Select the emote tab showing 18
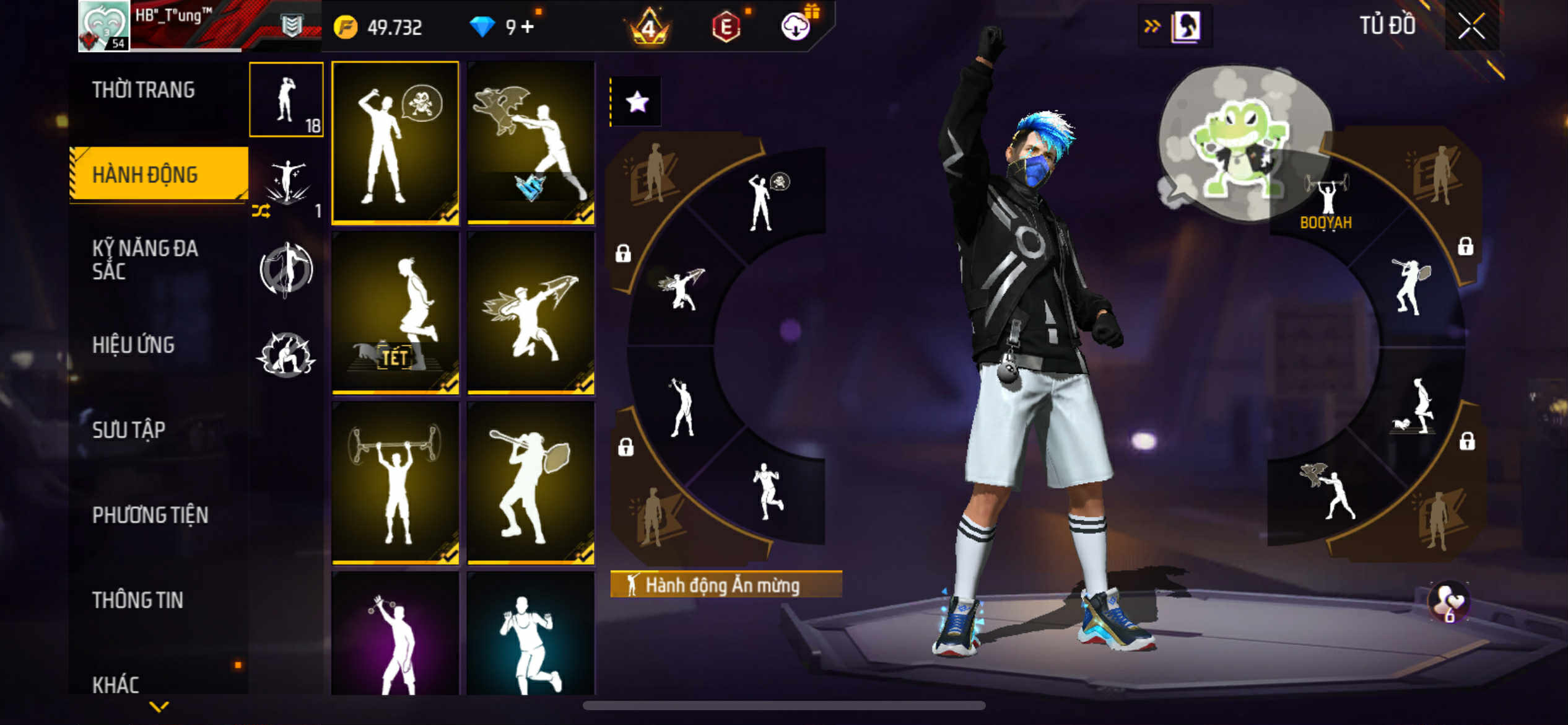The width and height of the screenshot is (1568, 725). (286, 100)
